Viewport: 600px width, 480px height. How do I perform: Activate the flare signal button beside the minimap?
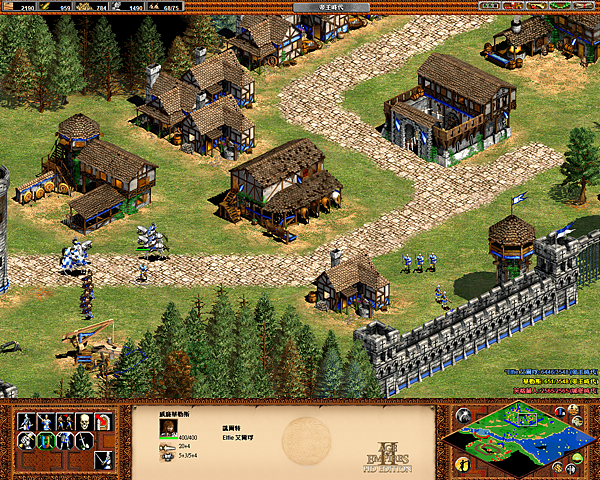pyautogui.click(x=465, y=415)
